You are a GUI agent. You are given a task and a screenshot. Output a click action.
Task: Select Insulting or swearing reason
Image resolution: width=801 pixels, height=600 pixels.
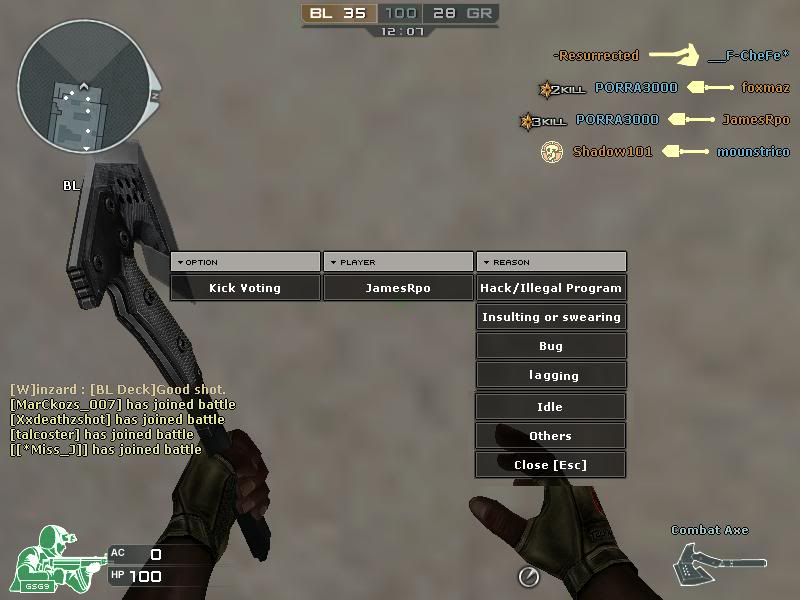[551, 317]
